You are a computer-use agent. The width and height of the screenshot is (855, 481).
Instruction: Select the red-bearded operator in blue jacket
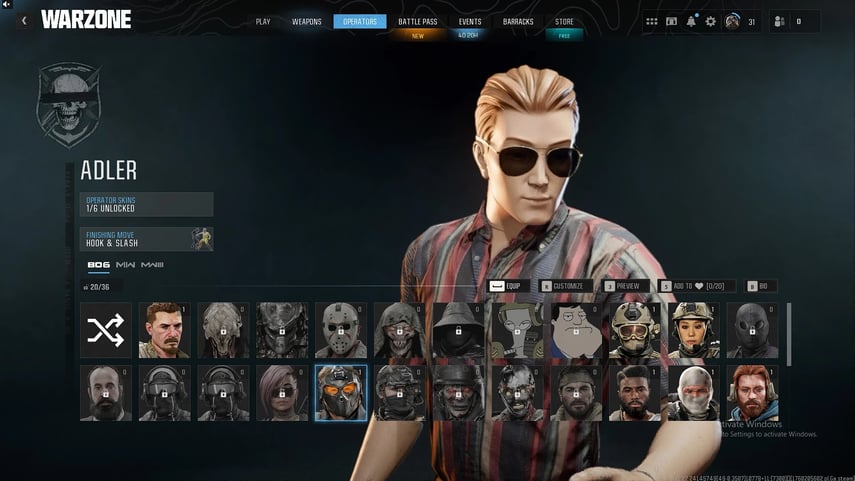click(752, 393)
